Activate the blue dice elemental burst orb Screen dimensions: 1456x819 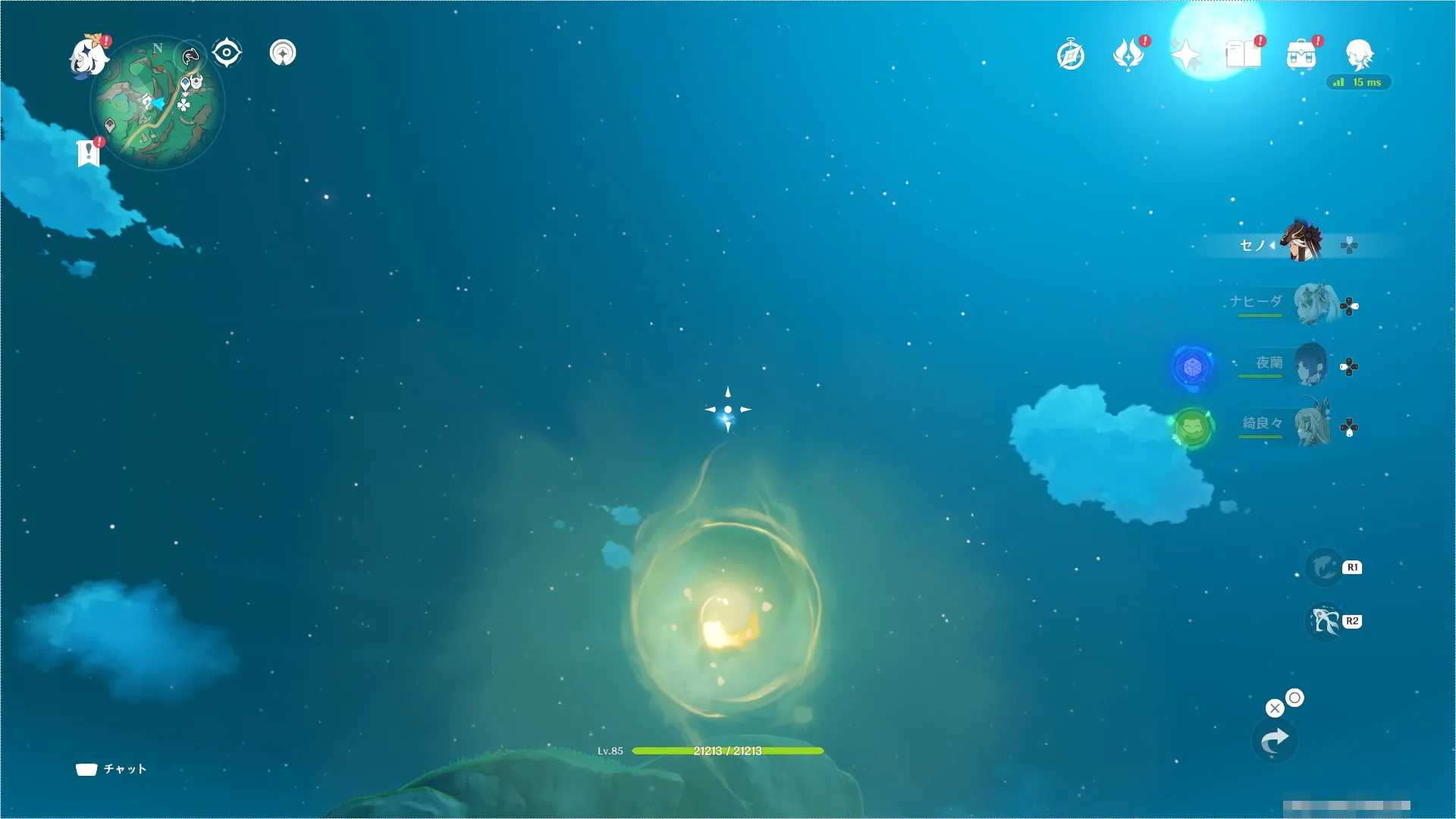[1192, 367]
